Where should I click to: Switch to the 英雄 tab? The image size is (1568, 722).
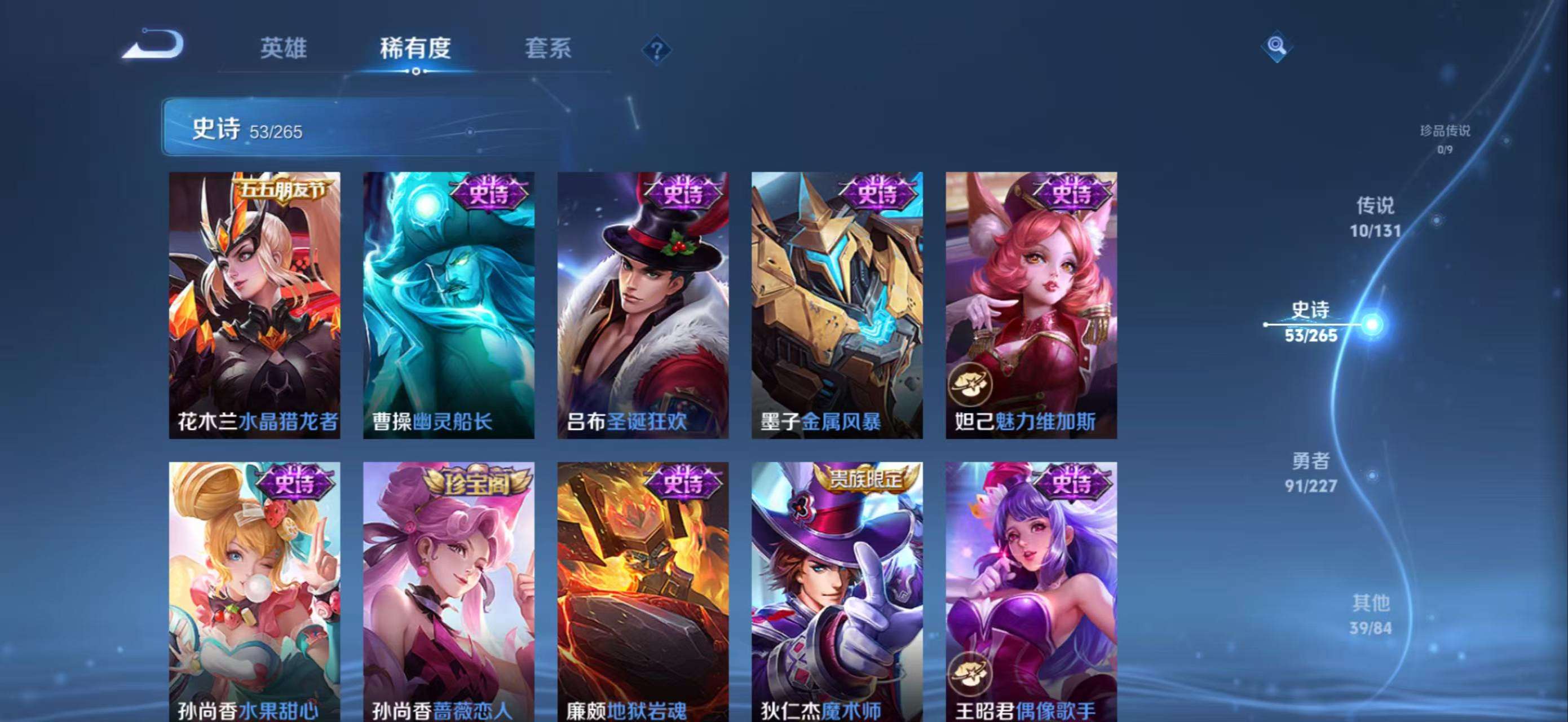[x=283, y=48]
